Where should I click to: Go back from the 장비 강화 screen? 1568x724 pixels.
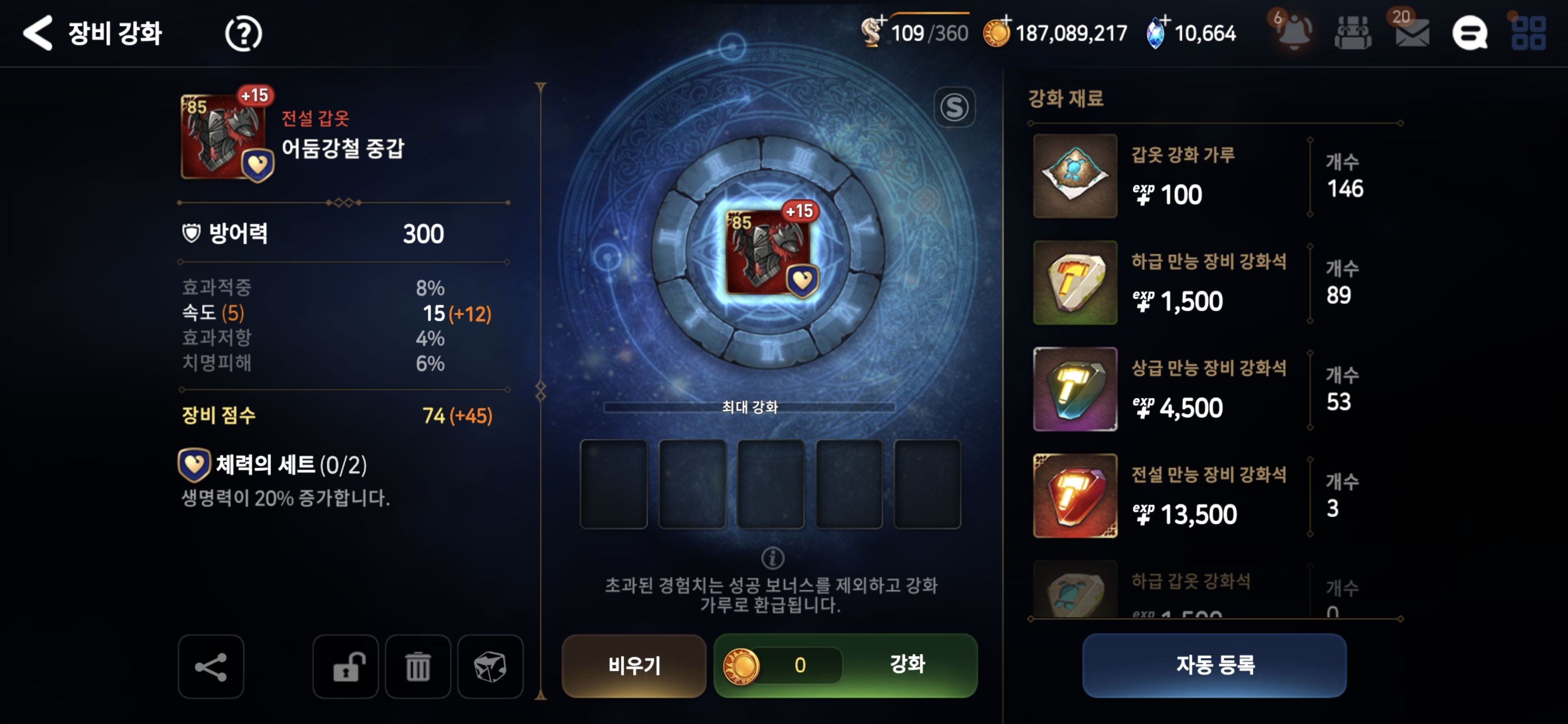38,33
